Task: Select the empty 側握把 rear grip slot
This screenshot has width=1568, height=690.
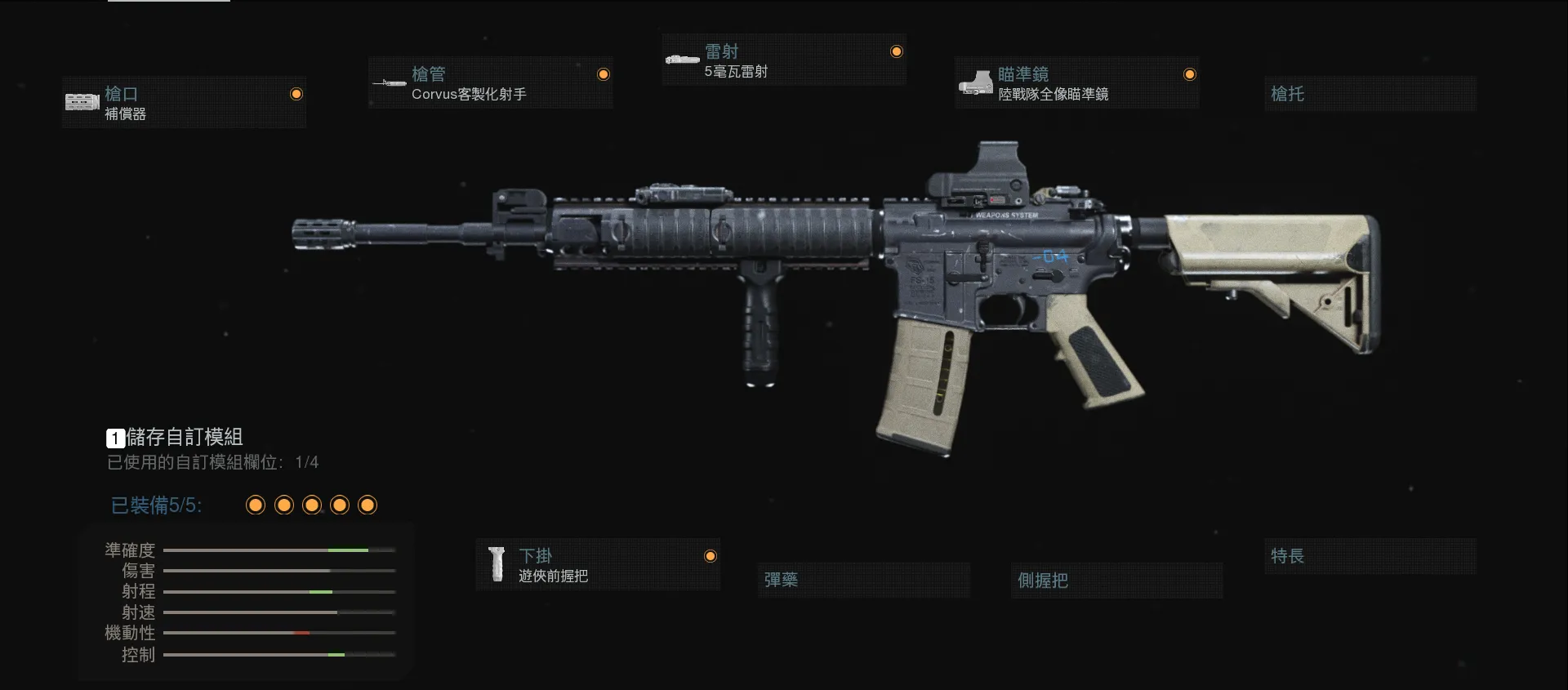Action: [1116, 581]
